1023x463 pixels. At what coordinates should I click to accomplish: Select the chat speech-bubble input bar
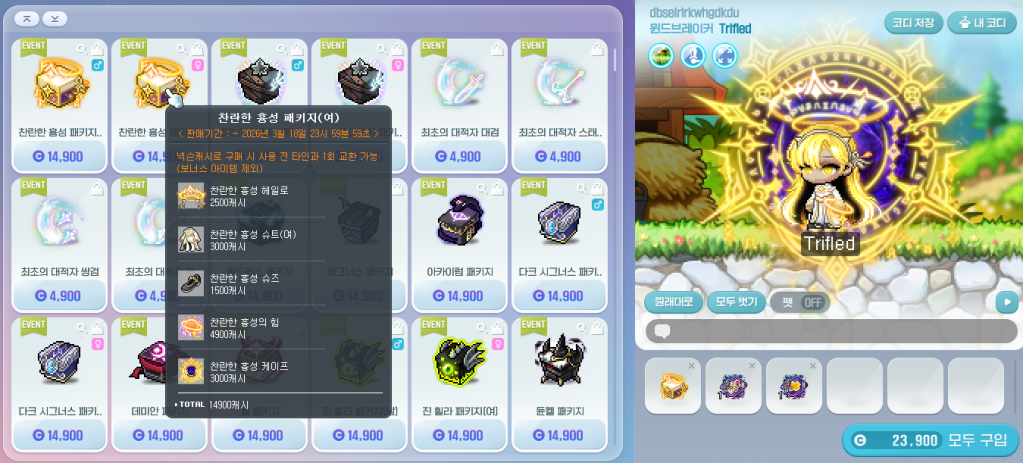(828, 331)
